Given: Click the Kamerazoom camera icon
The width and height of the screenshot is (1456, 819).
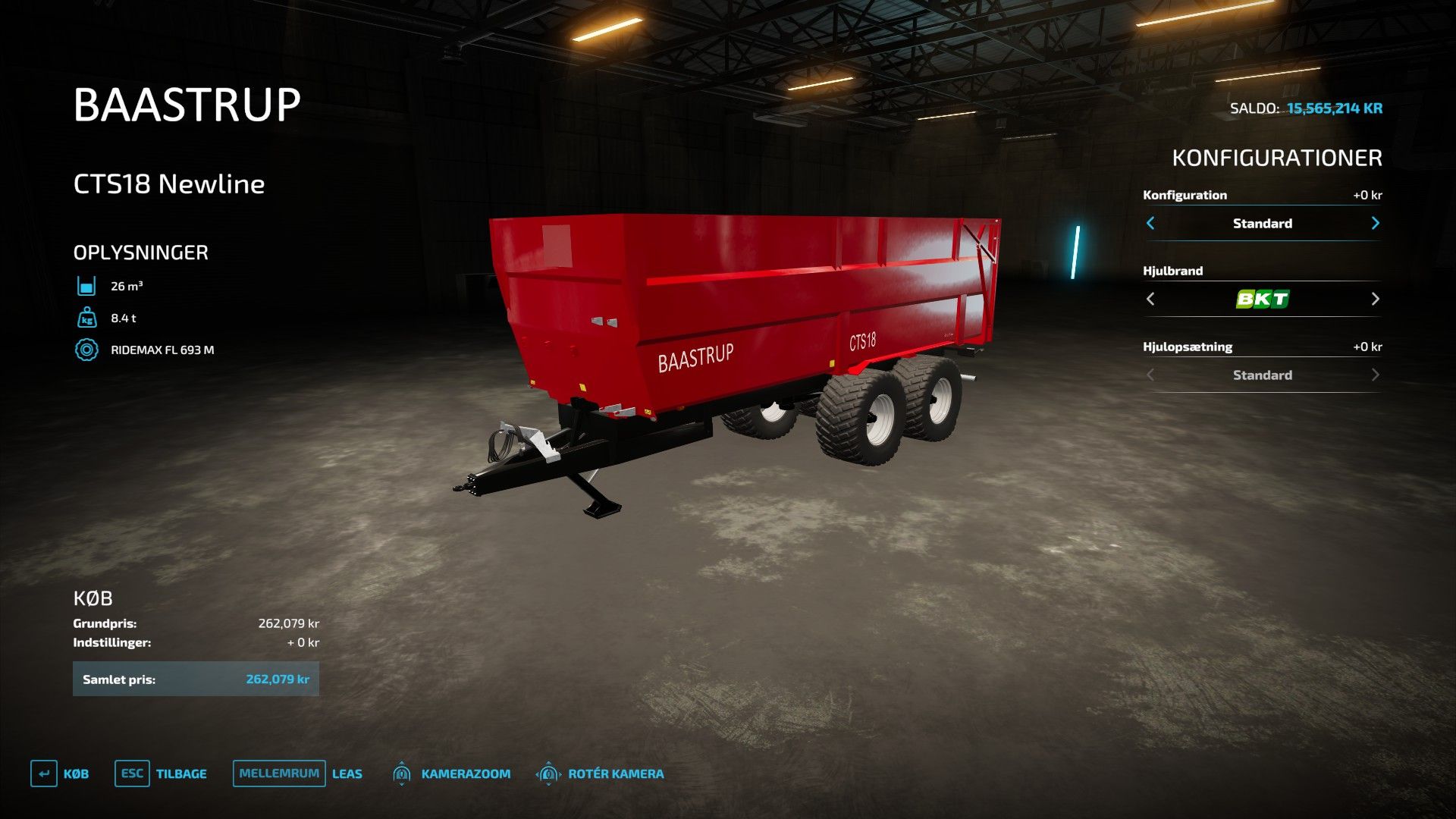Looking at the screenshot, I should [402, 773].
